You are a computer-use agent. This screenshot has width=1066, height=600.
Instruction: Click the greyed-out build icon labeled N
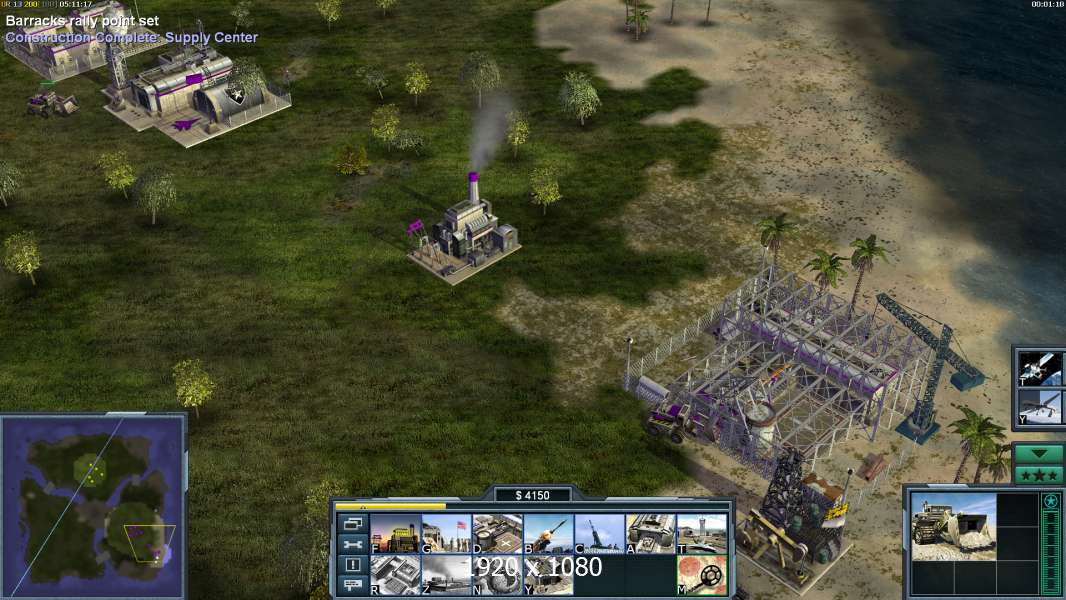tap(497, 575)
